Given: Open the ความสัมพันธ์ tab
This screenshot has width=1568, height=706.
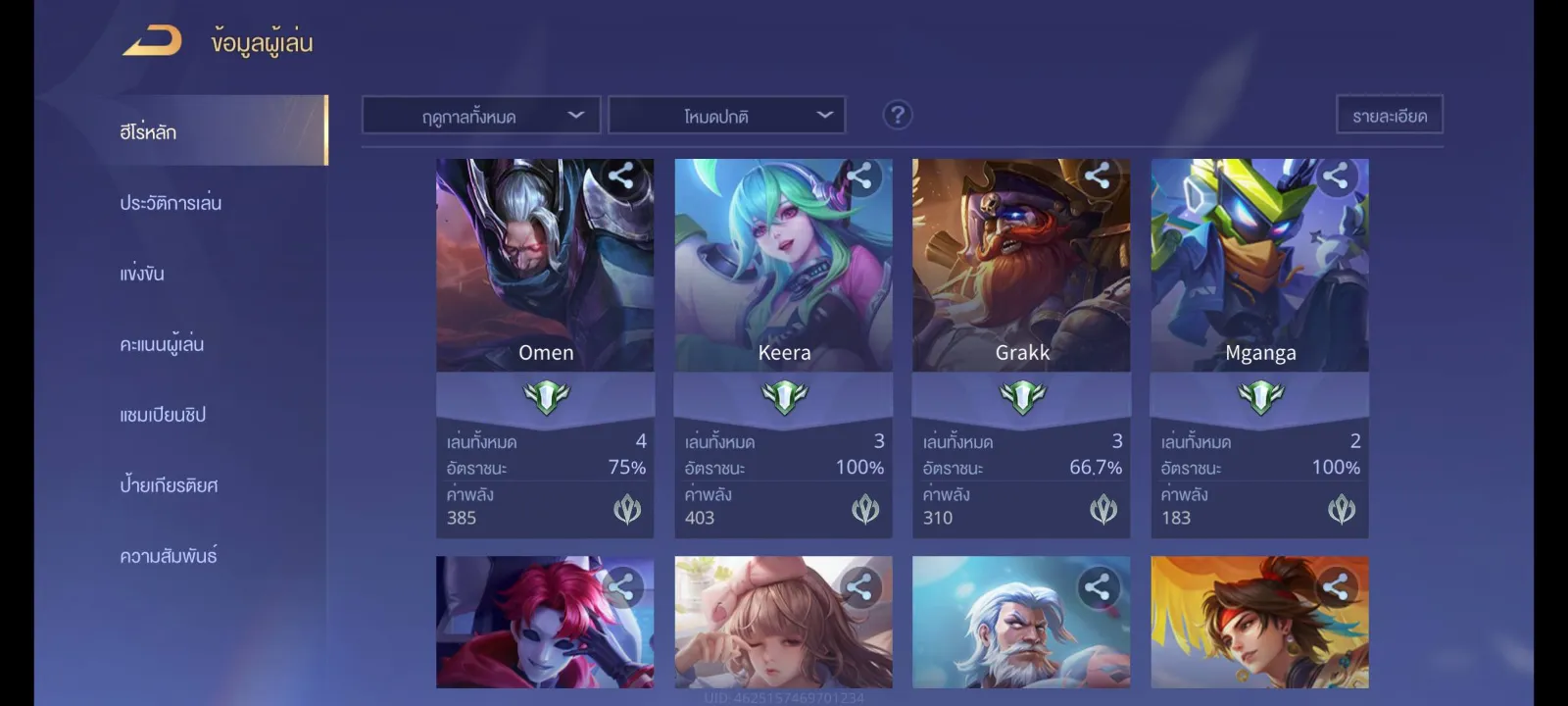Looking at the screenshot, I should [169, 556].
